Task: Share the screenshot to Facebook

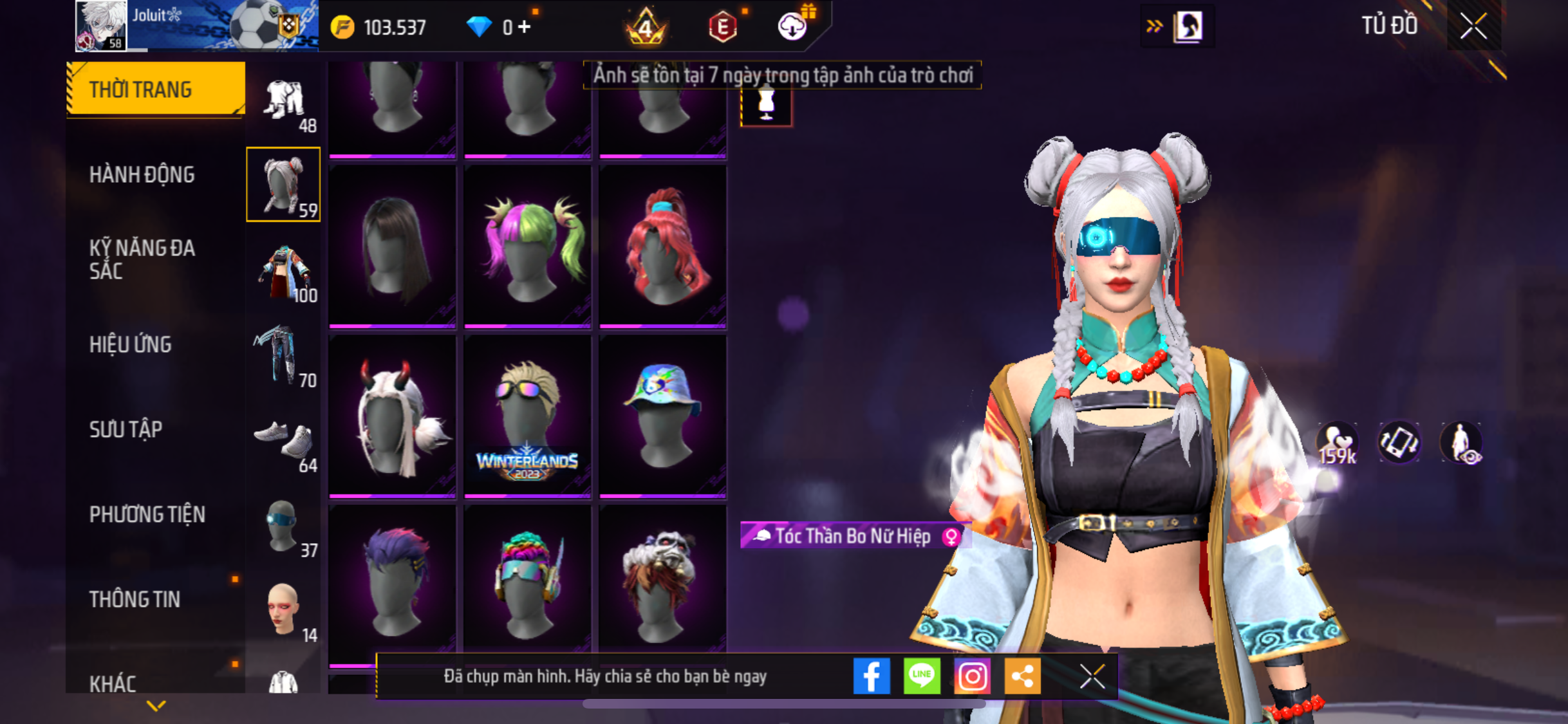Action: (x=872, y=676)
